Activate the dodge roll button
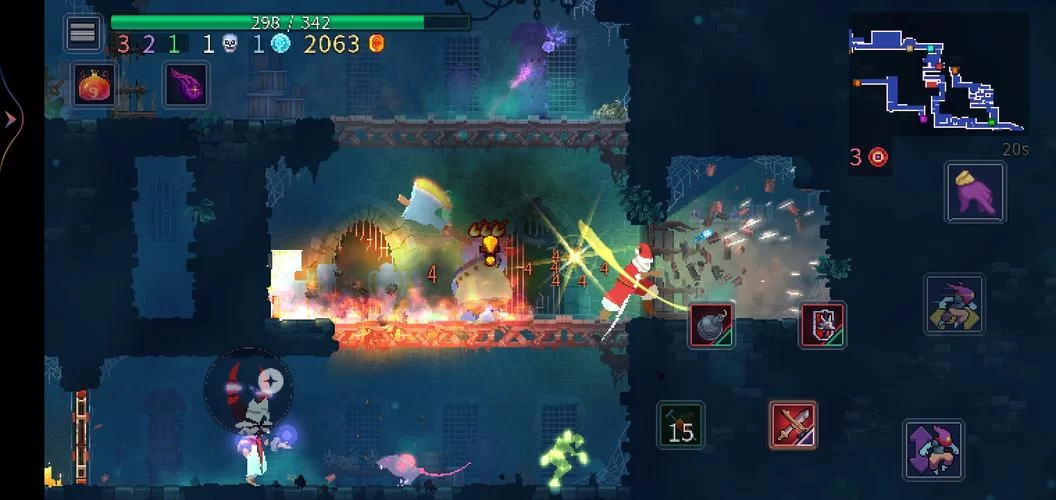The image size is (1056, 500). tap(954, 304)
